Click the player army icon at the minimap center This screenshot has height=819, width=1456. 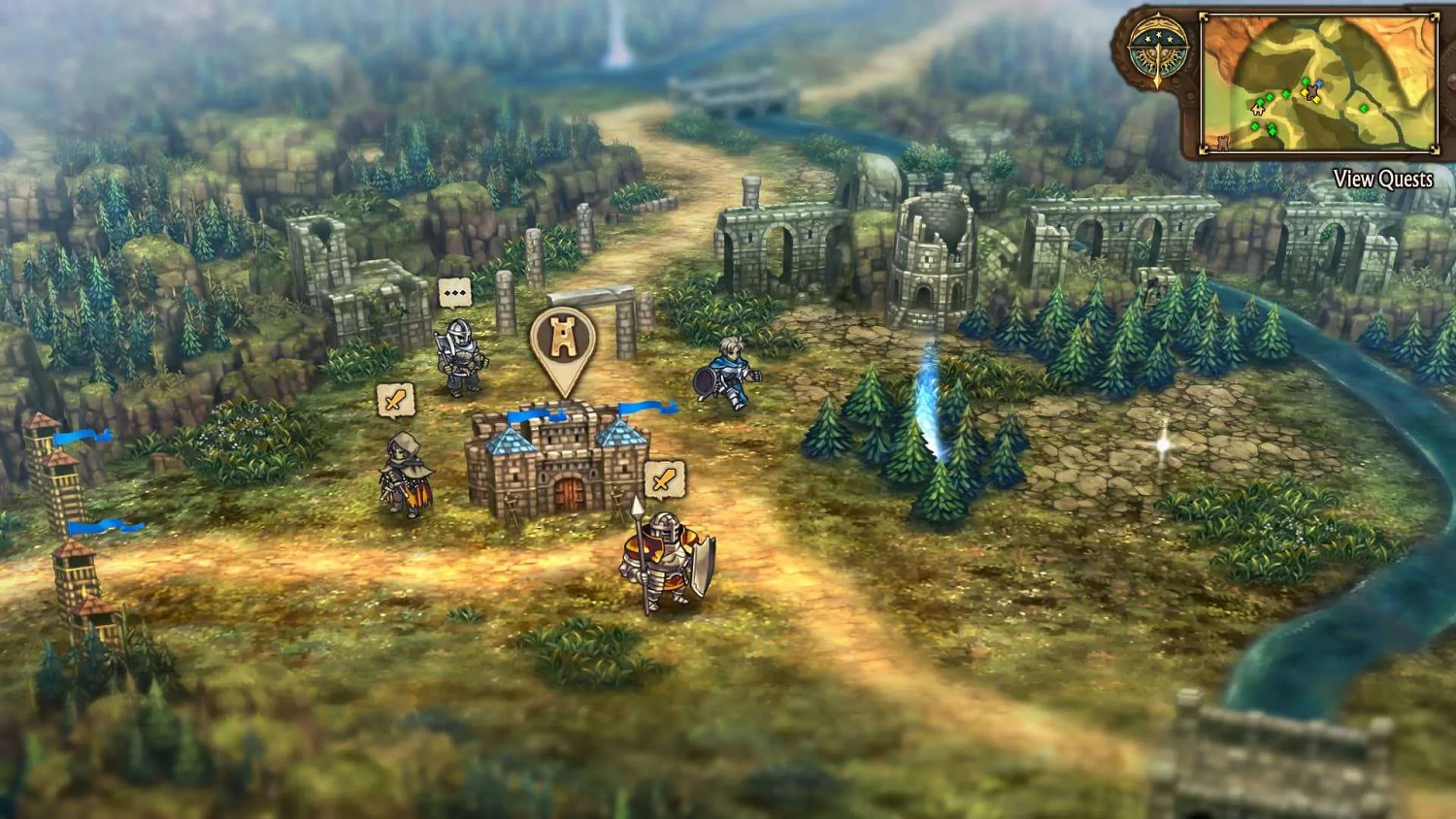click(1312, 91)
